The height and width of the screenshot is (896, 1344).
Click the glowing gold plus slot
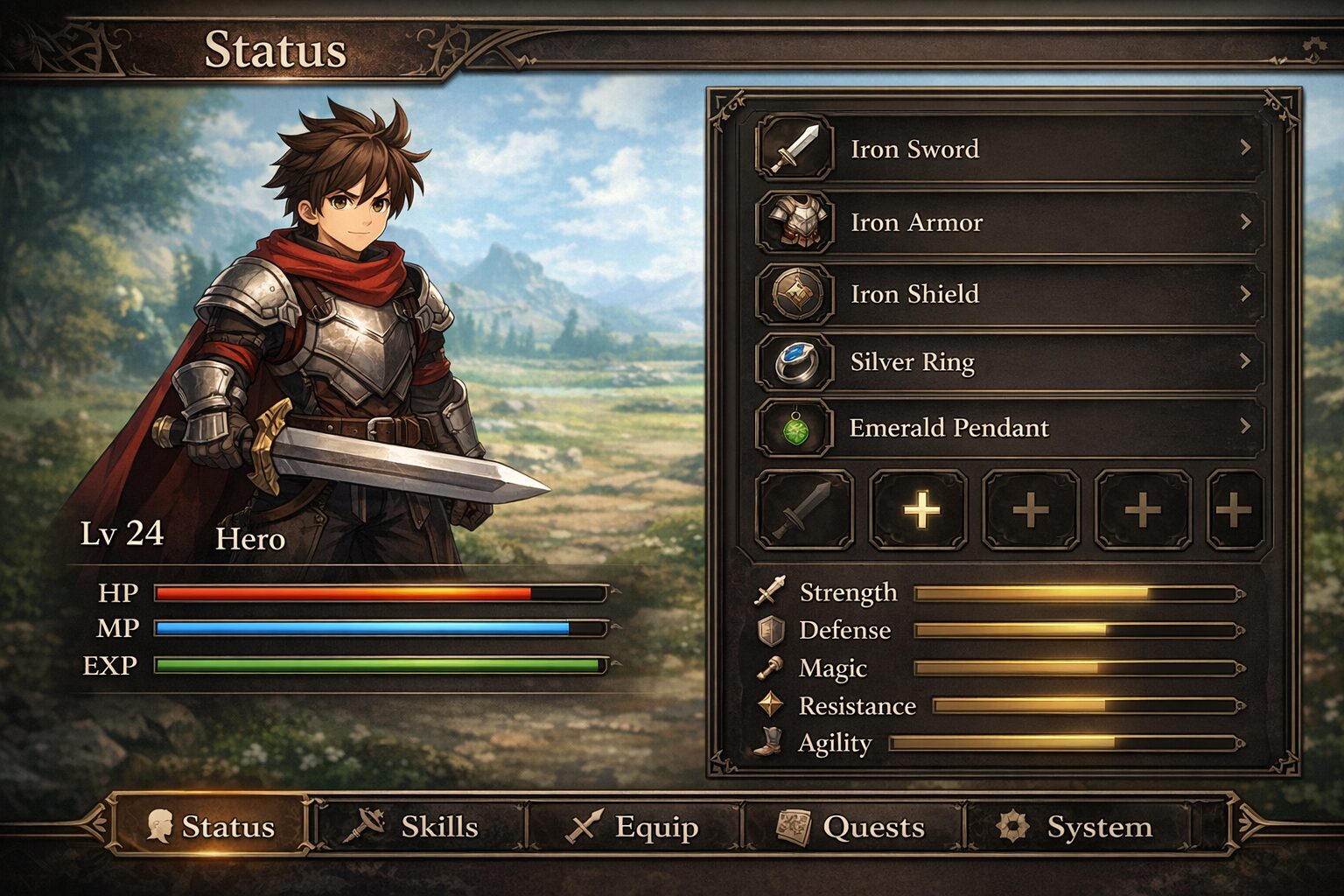[919, 509]
